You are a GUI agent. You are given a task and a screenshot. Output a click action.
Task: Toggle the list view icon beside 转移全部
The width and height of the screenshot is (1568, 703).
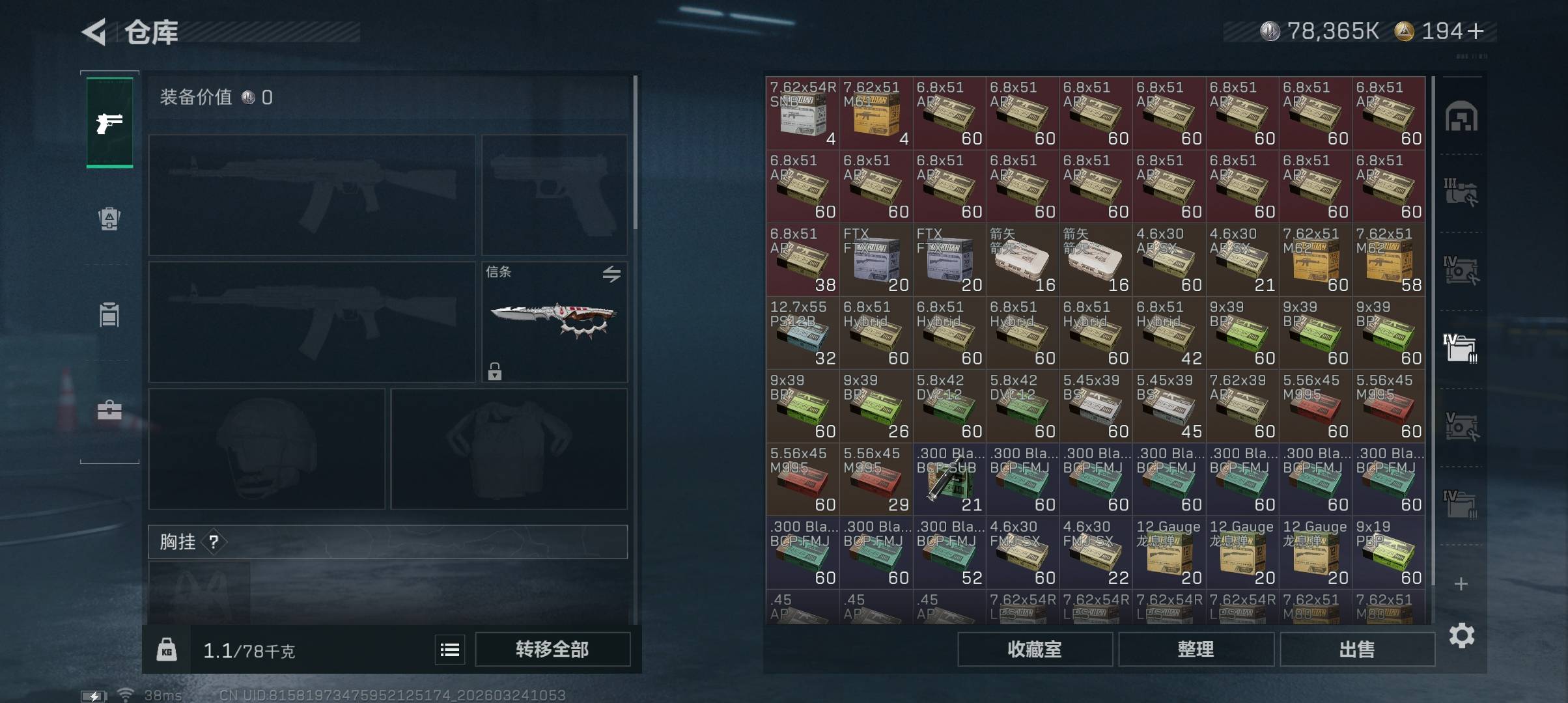click(450, 650)
